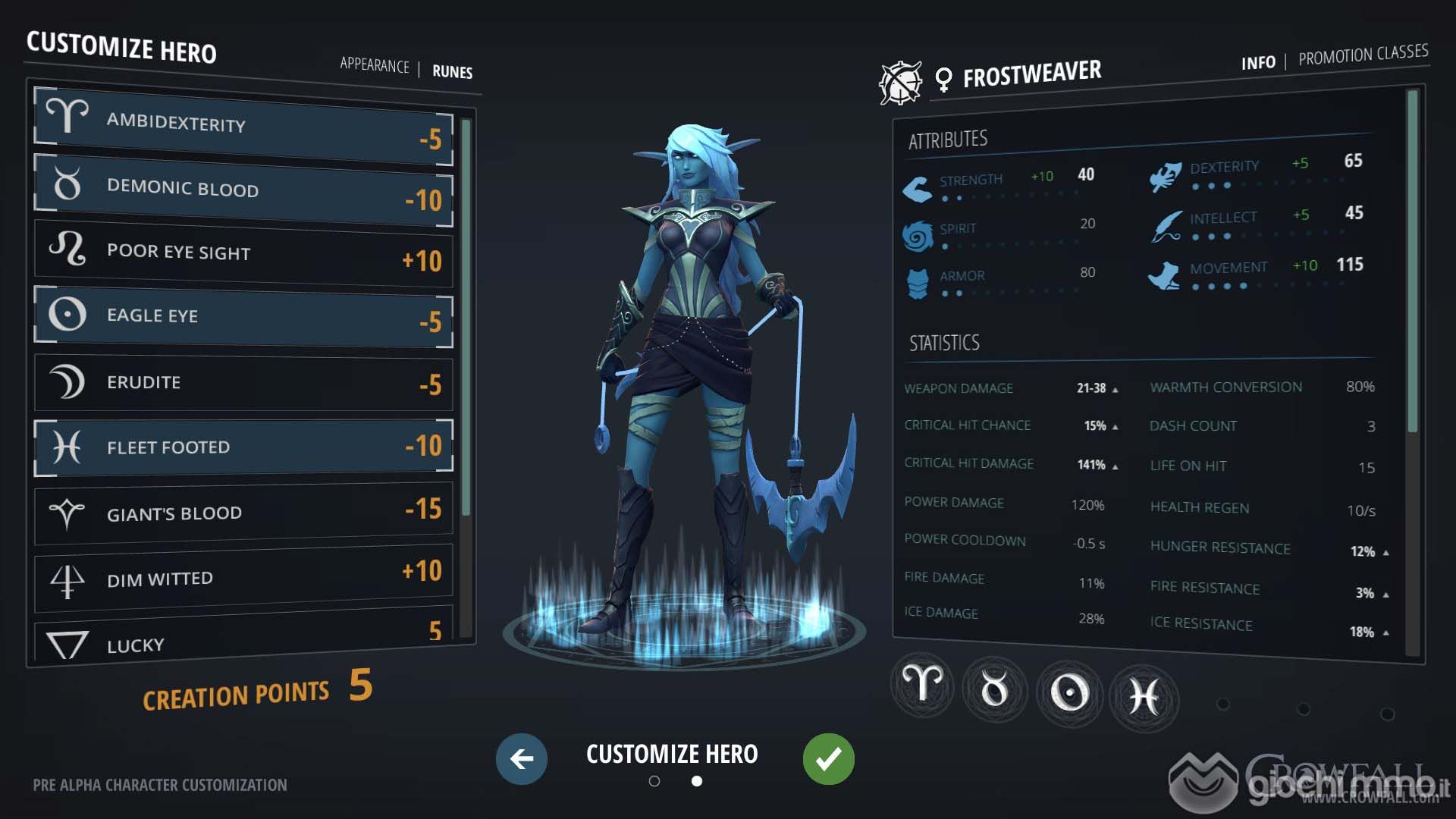Toggle the Fleet Footed rune
Image resolution: width=1456 pixels, height=819 pixels.
[243, 447]
